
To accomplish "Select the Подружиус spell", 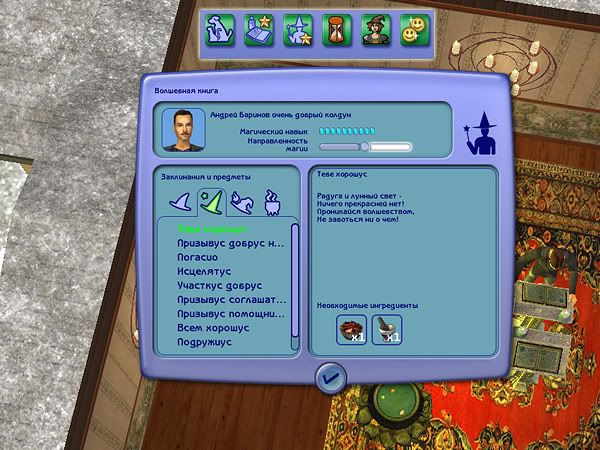I will (x=207, y=341).
